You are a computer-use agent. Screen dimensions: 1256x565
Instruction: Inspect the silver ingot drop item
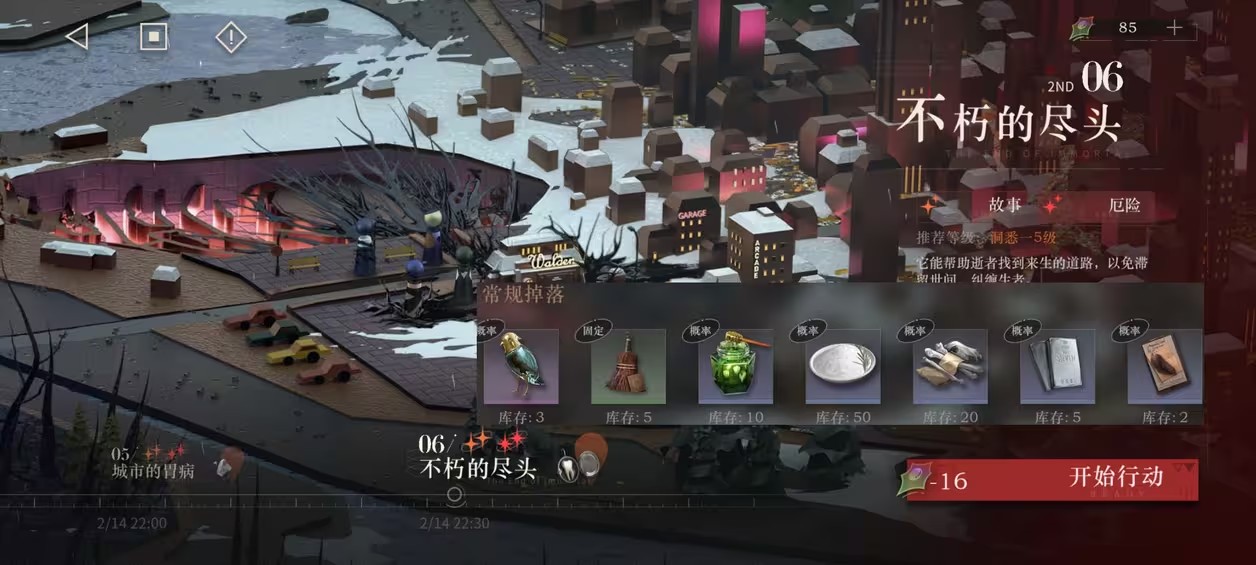pos(1057,366)
